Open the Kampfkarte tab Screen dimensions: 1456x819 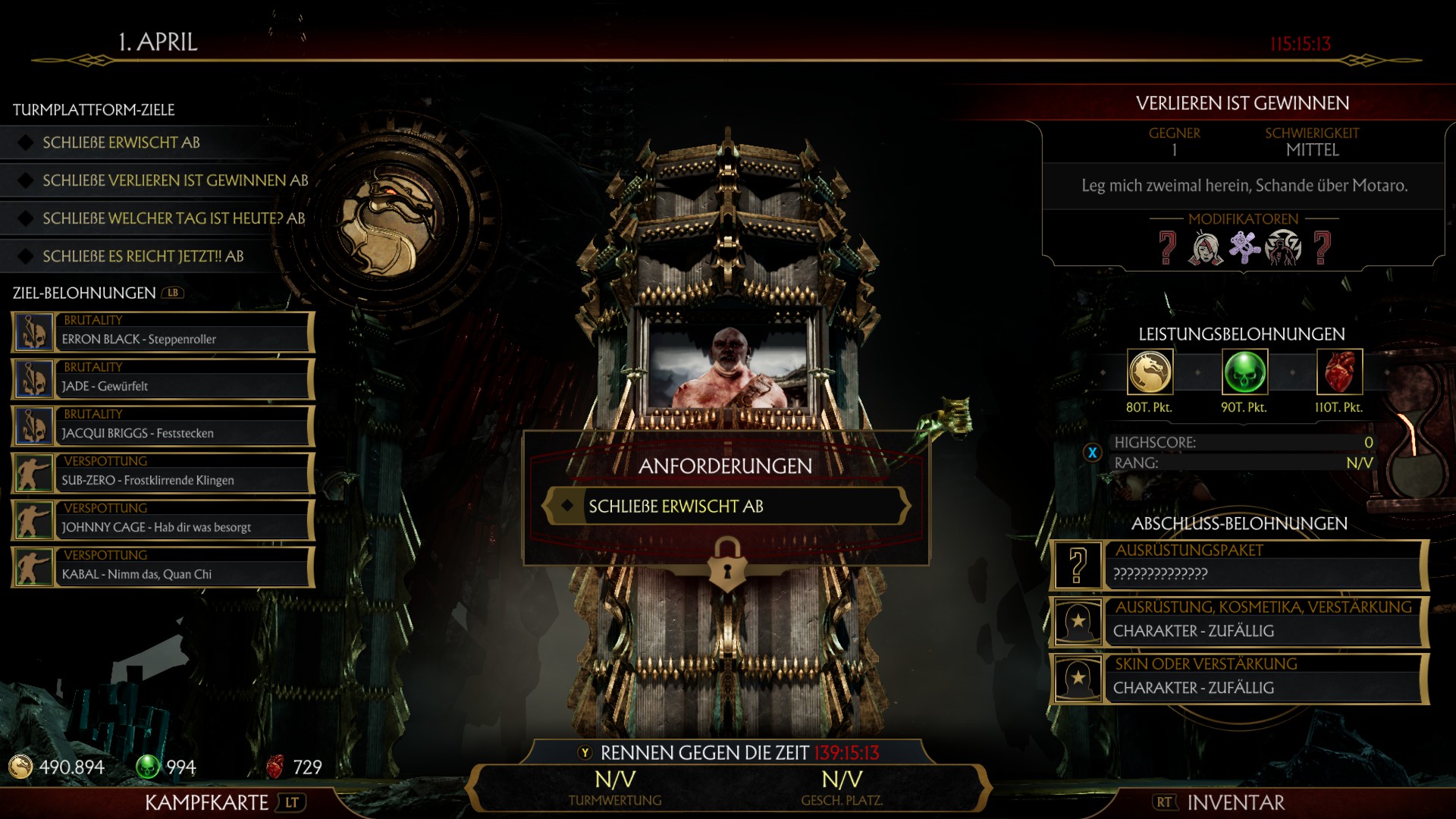[x=206, y=802]
